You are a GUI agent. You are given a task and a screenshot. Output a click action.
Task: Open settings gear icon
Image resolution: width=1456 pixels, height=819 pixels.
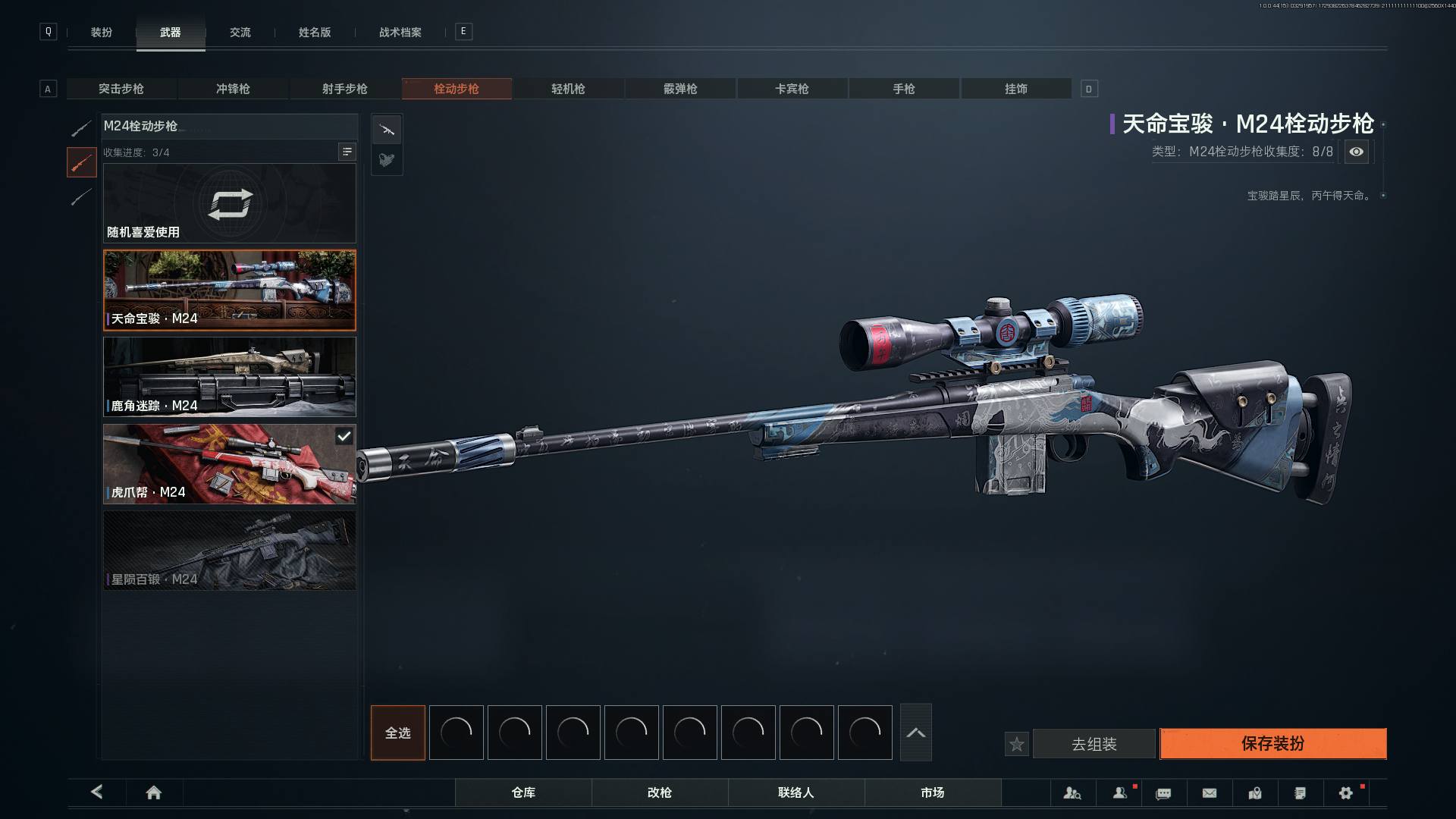click(1345, 792)
